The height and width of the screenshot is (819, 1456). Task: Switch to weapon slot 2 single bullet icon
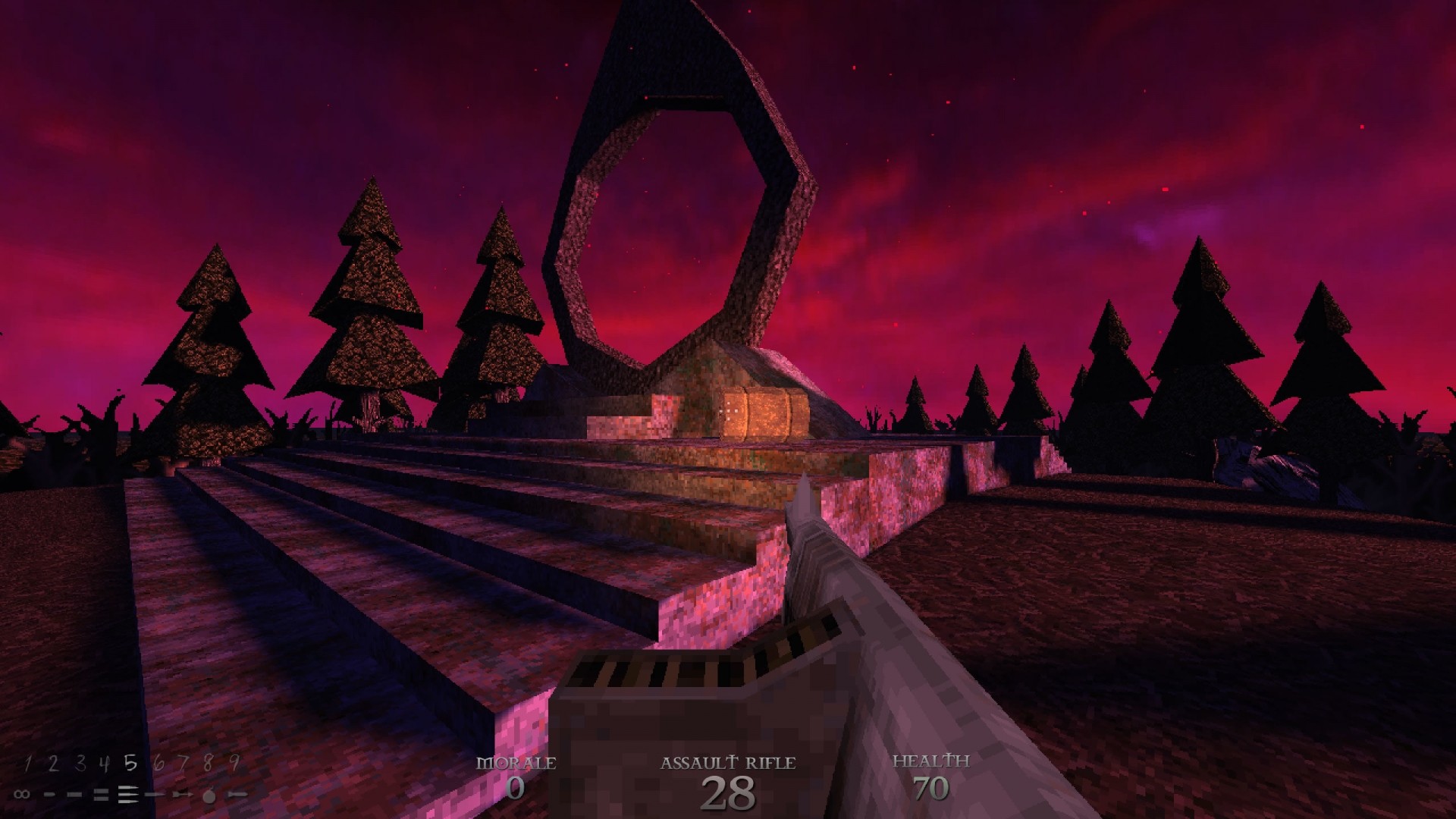tap(50, 794)
